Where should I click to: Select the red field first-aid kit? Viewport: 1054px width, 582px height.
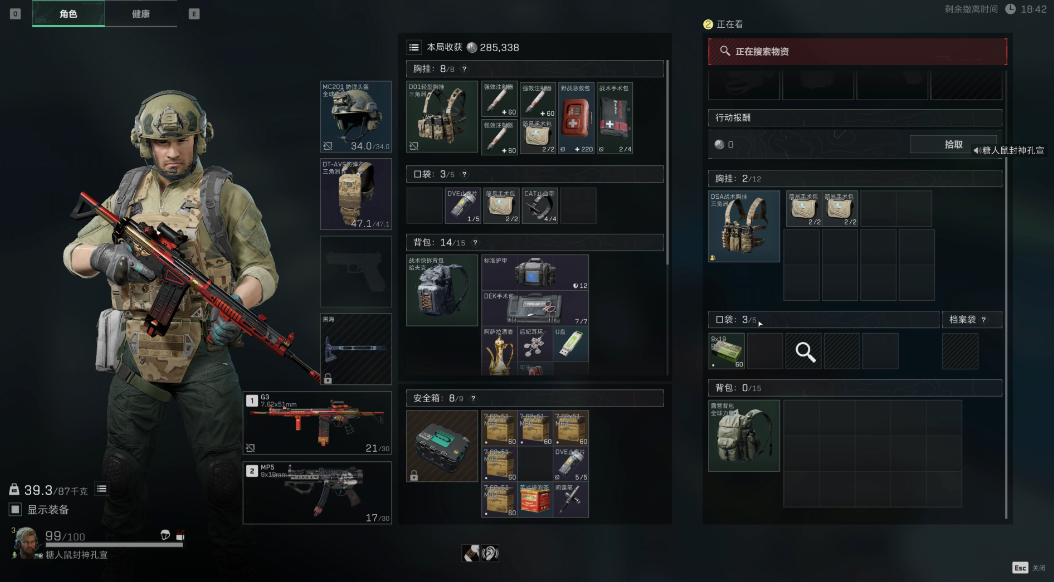[x=576, y=118]
